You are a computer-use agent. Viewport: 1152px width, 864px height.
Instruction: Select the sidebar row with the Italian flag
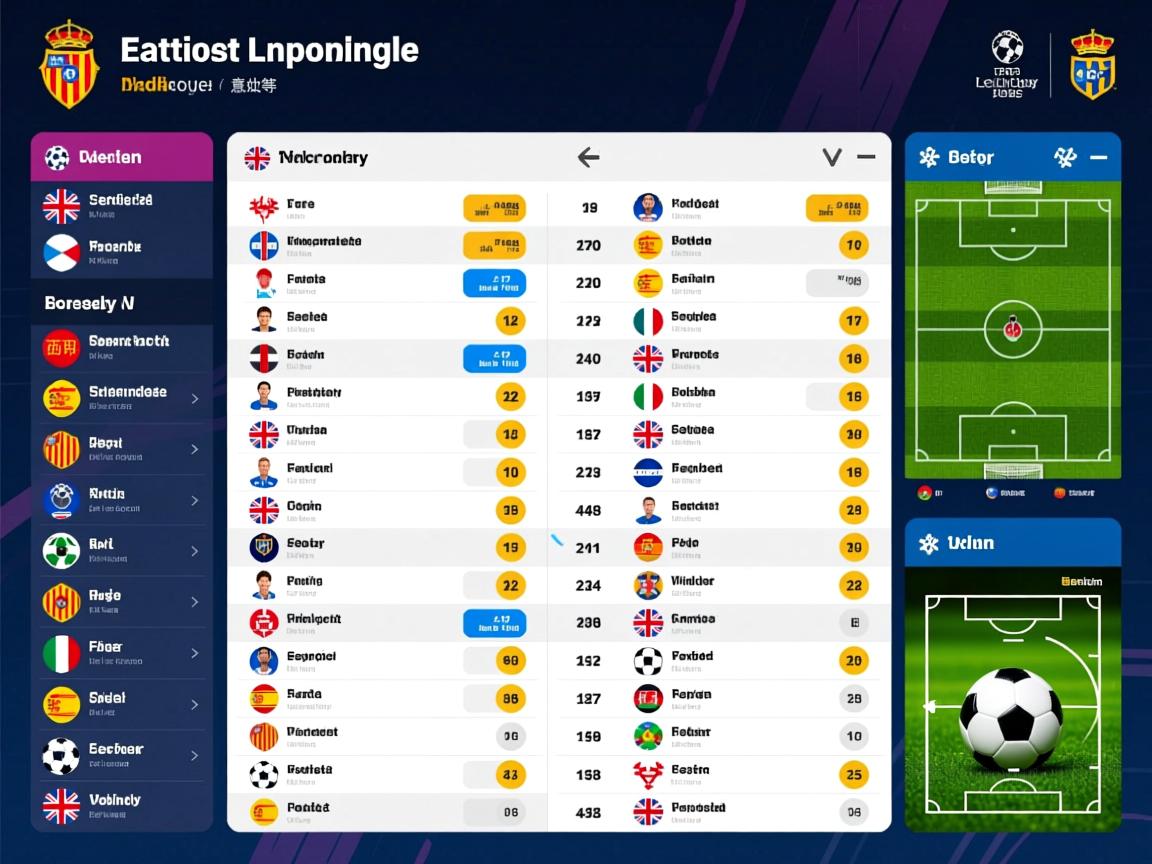pos(122,653)
